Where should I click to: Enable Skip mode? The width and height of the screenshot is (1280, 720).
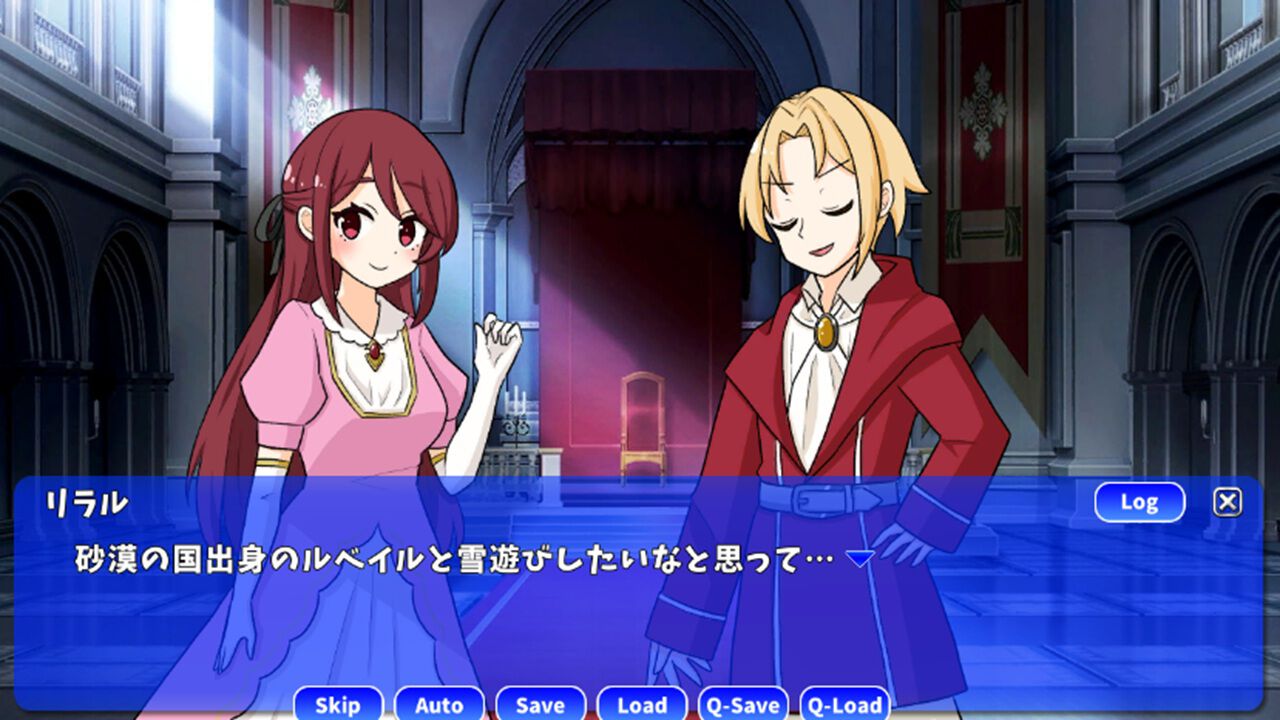pyautogui.click(x=338, y=705)
